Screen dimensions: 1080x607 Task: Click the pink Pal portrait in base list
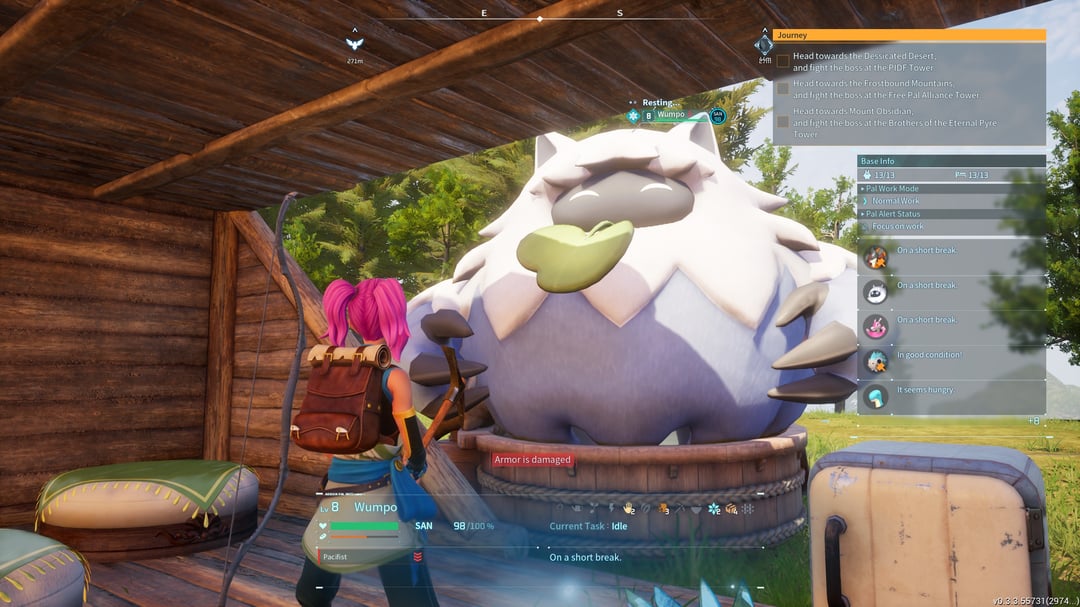coord(875,327)
